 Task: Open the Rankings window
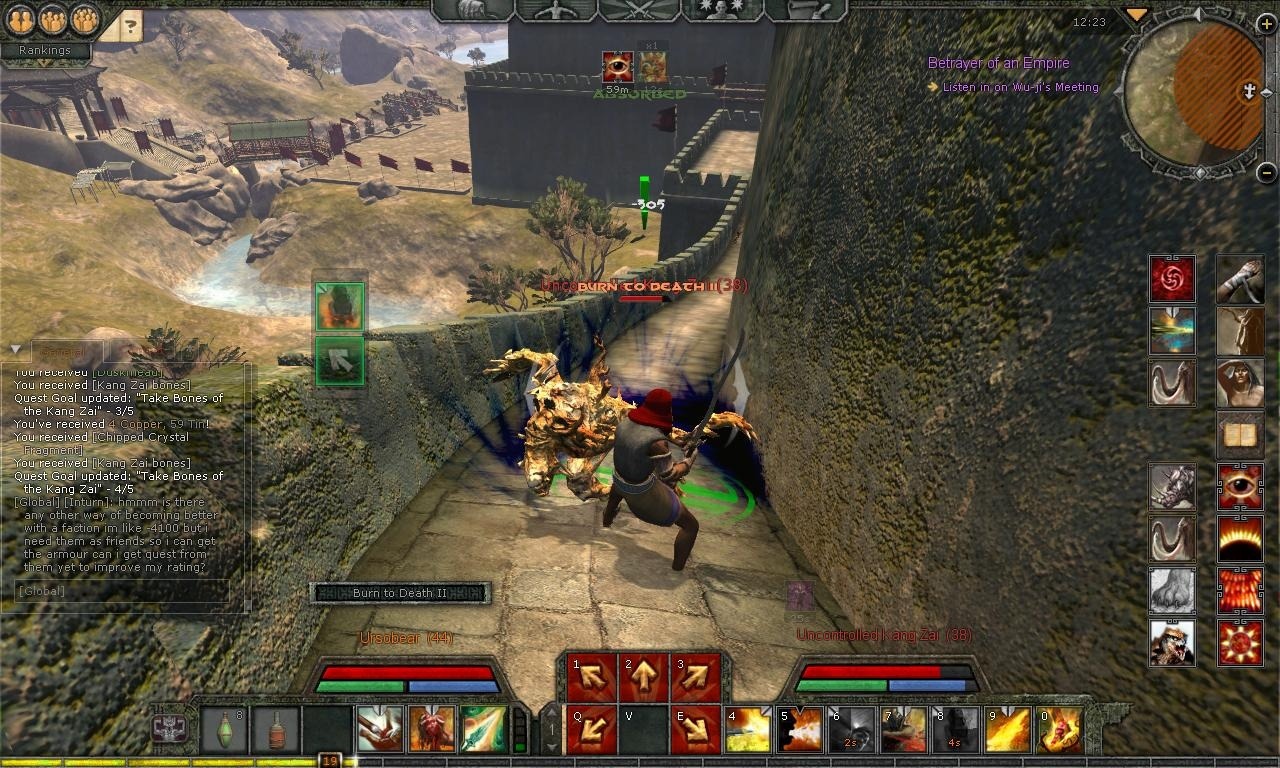click(44, 49)
